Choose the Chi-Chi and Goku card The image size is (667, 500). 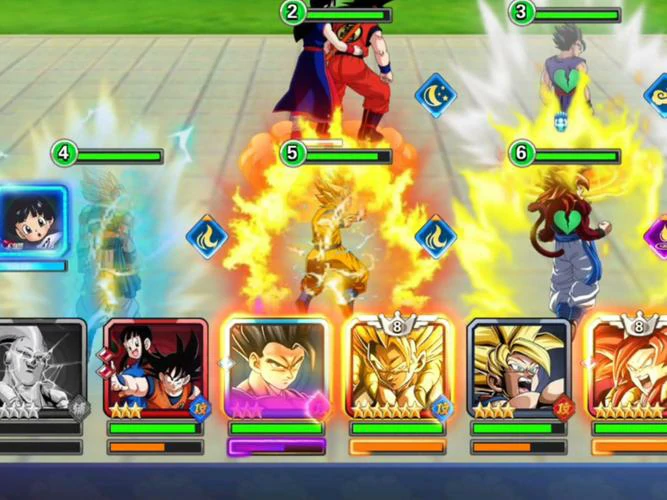pos(155,367)
